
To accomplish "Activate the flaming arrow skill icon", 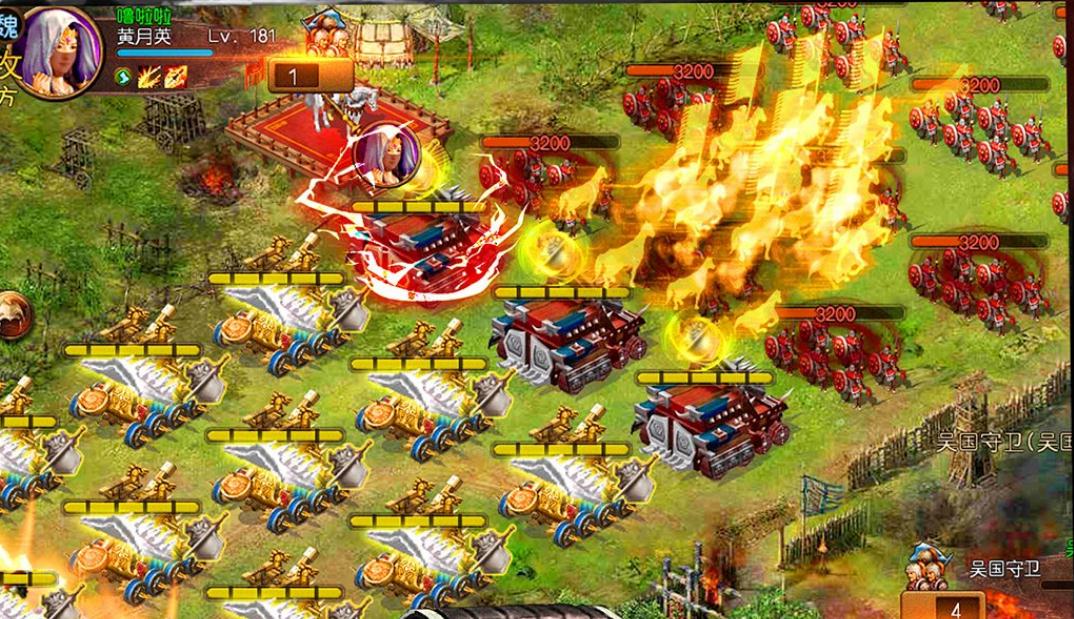I will (176, 75).
